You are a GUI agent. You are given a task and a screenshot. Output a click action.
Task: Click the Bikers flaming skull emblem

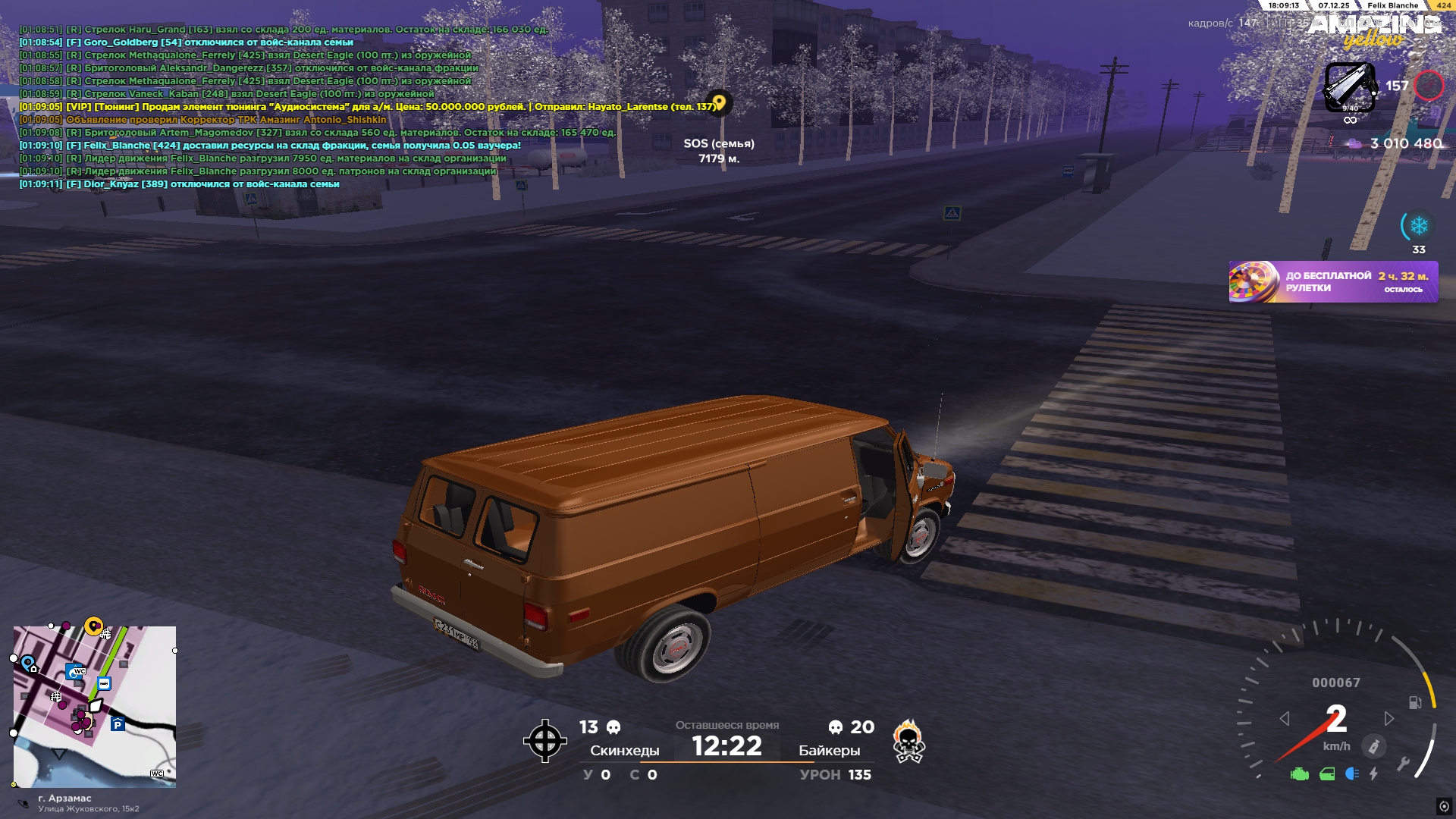coord(908,742)
